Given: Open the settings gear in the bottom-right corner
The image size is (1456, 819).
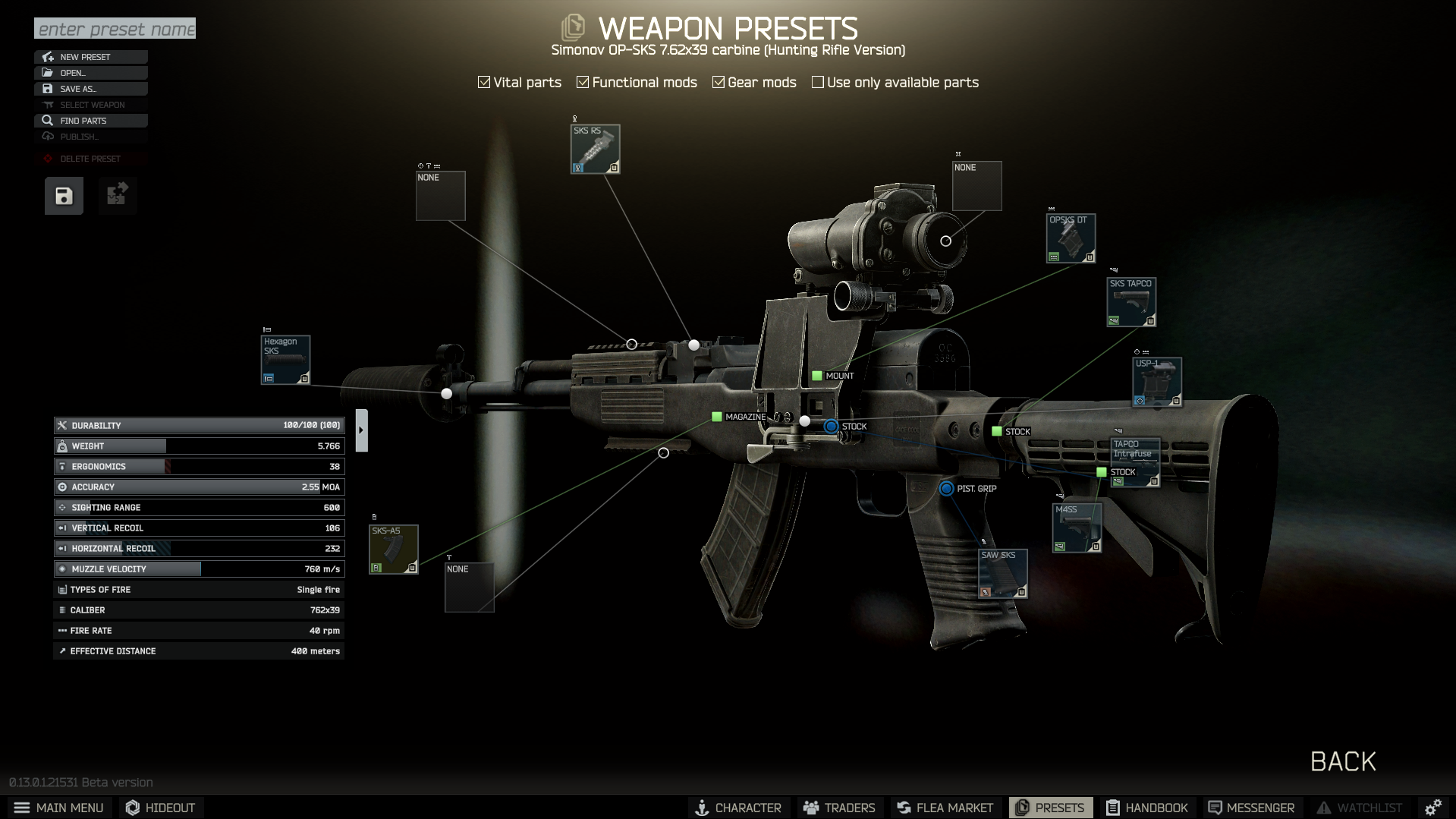Looking at the screenshot, I should [x=1434, y=807].
